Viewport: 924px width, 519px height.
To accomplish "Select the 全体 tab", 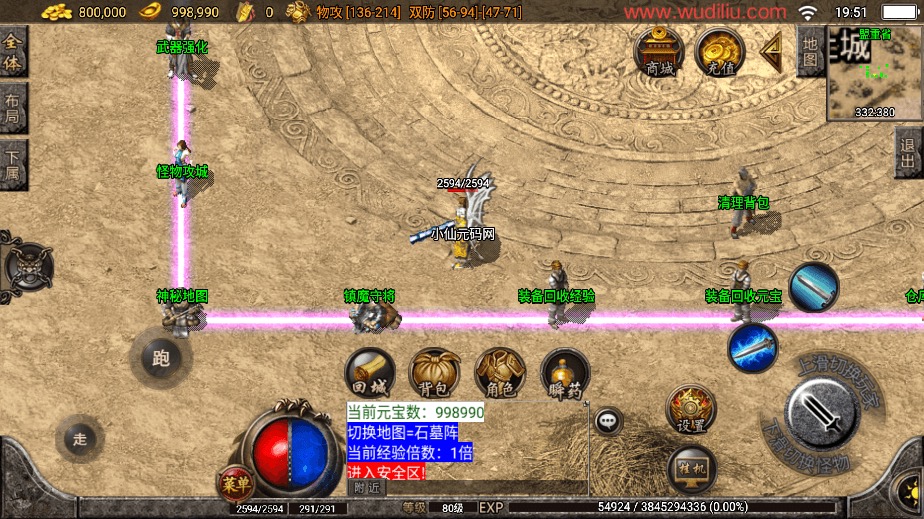I will [13, 50].
